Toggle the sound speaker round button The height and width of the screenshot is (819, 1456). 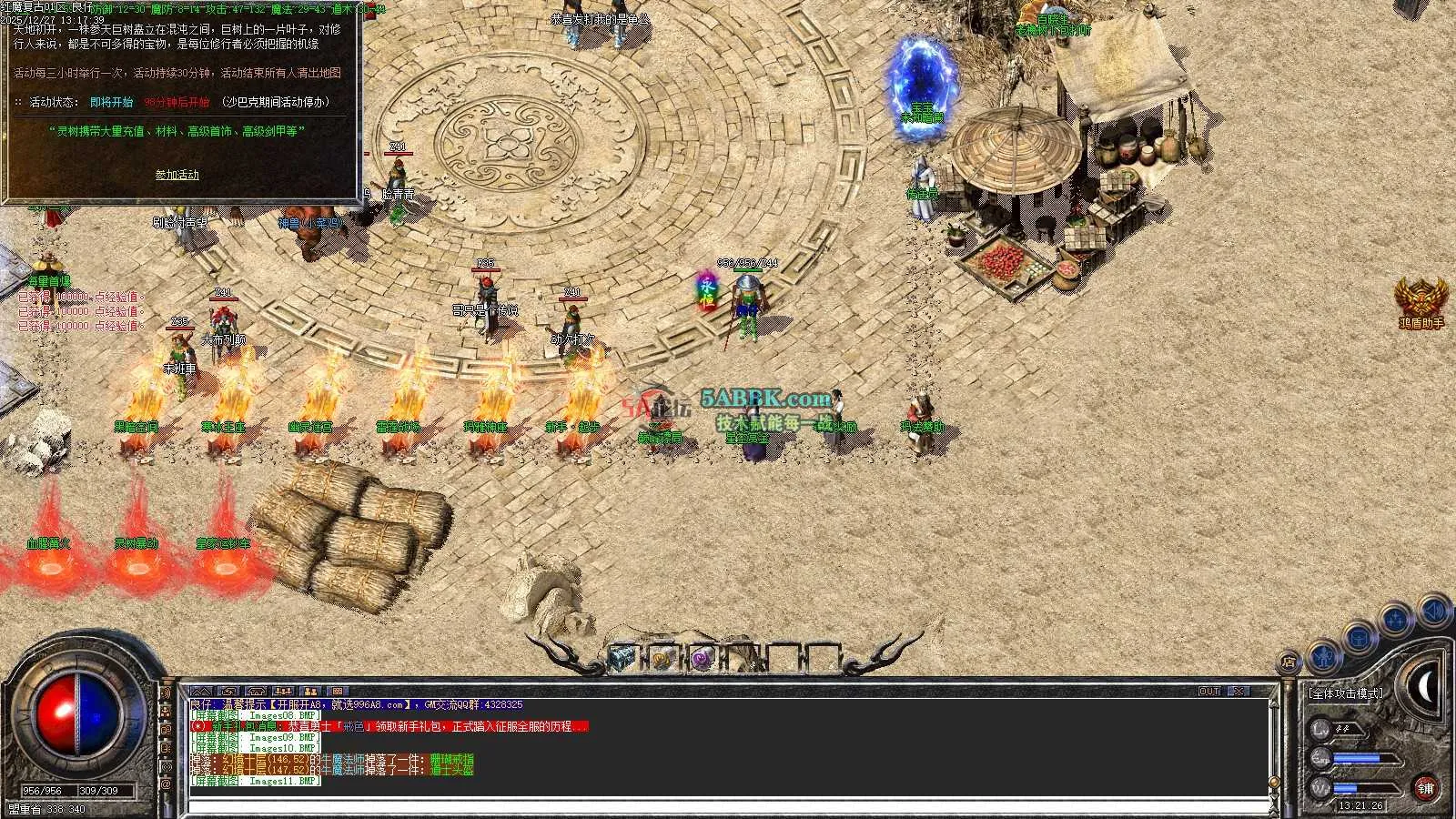(1432, 610)
